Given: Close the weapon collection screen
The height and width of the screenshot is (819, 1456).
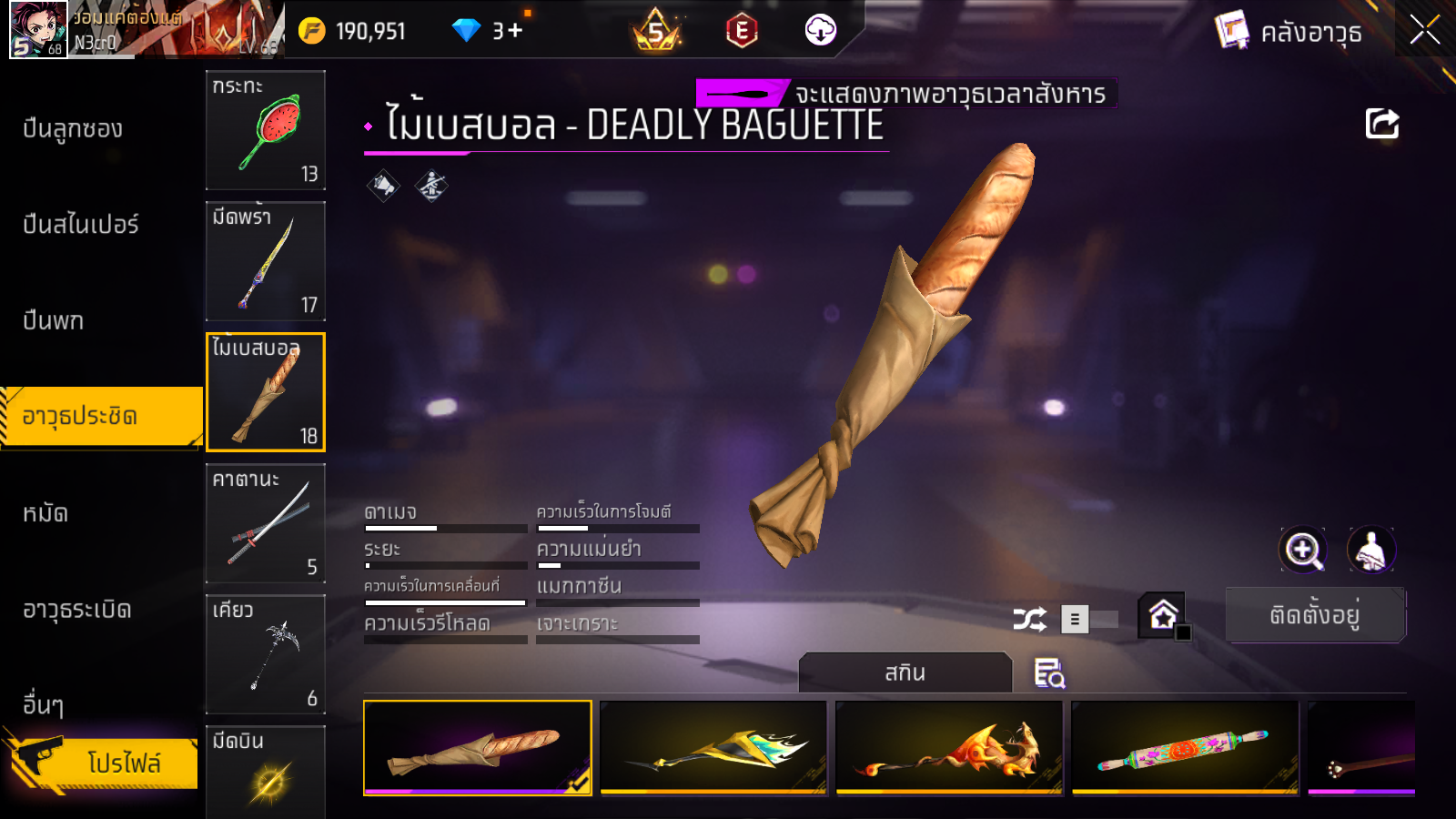Looking at the screenshot, I should pyautogui.click(x=1424, y=31).
